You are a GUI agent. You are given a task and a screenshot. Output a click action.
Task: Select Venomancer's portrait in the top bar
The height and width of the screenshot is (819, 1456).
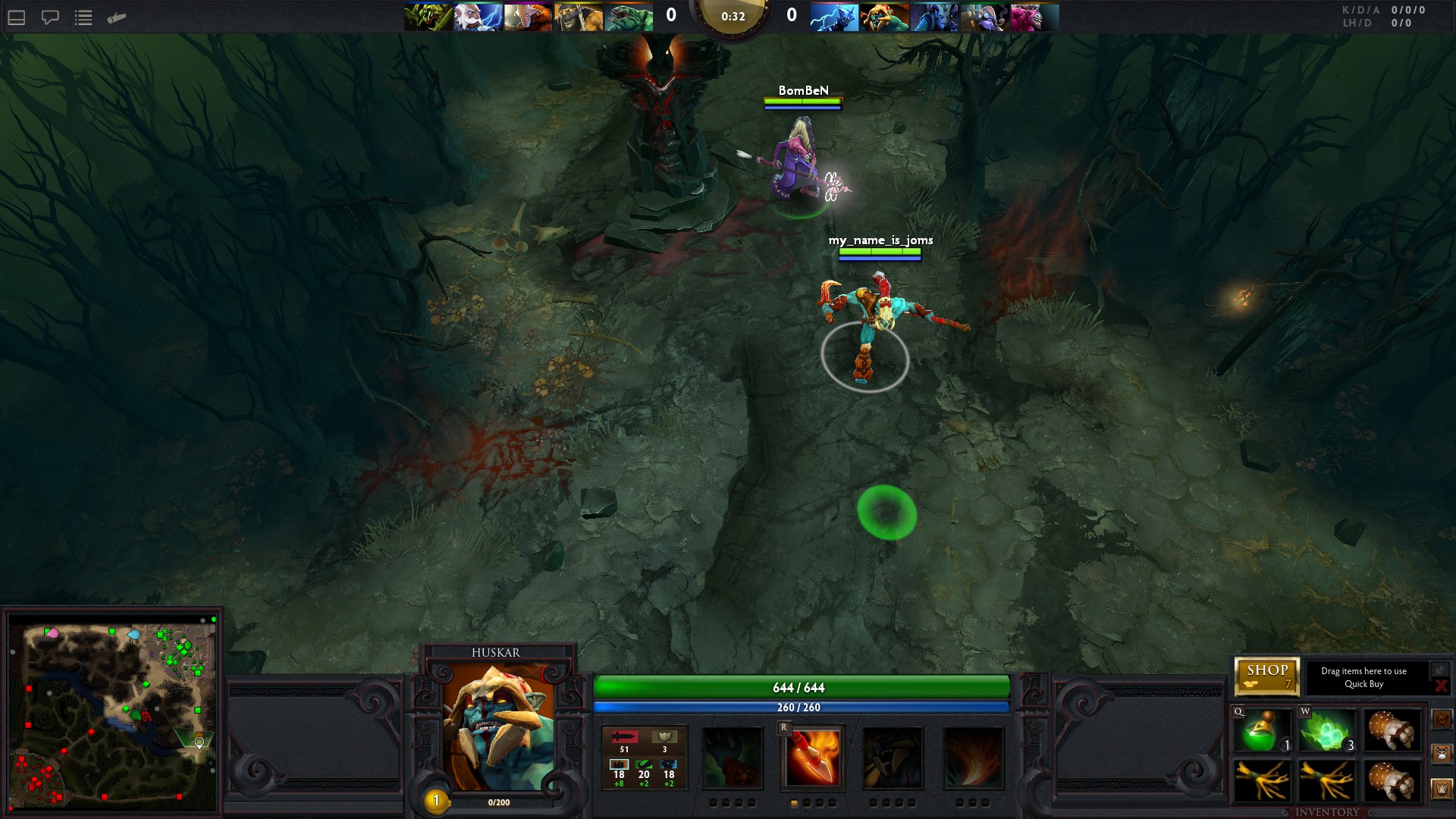click(x=428, y=17)
